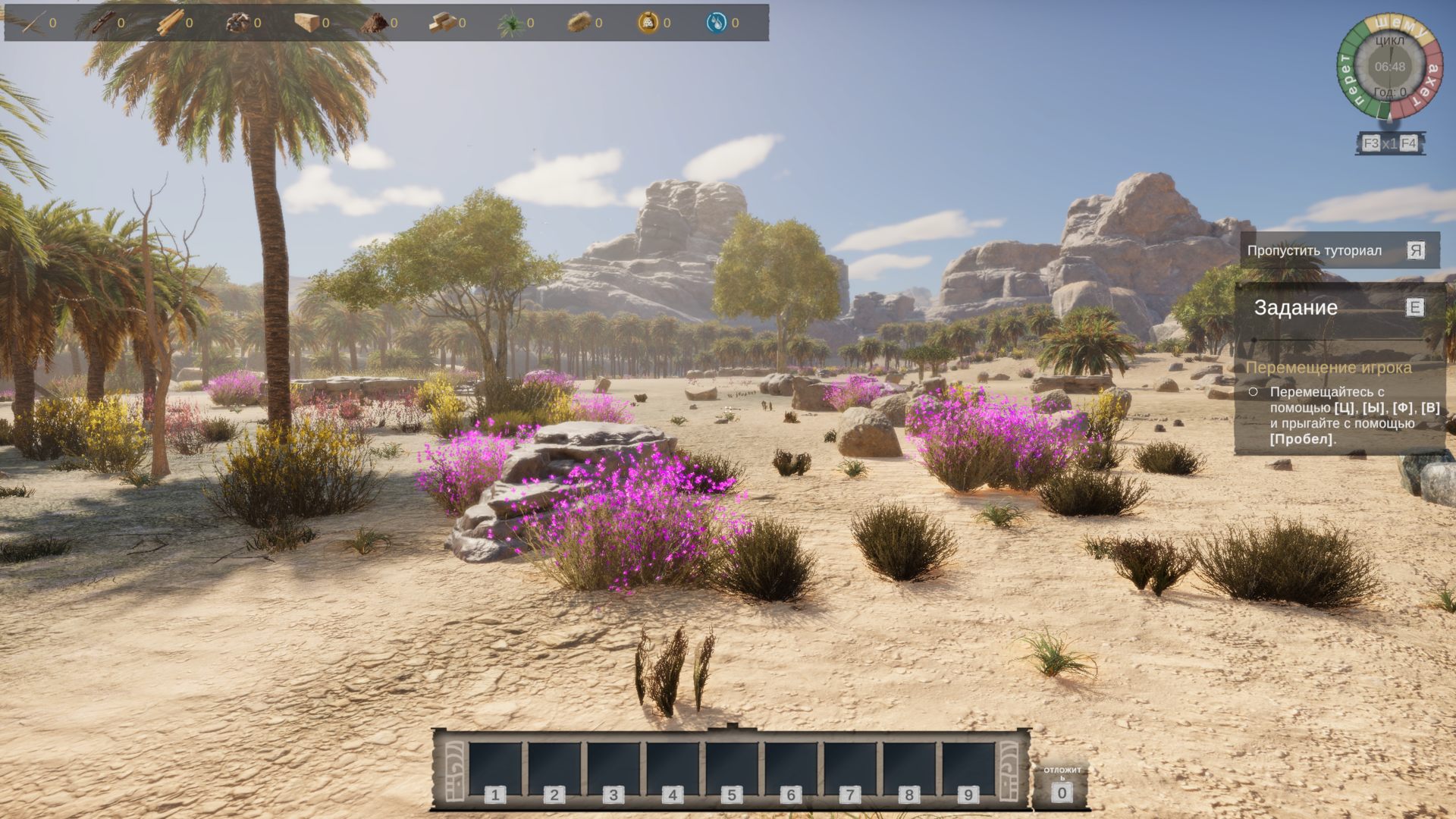Image resolution: width=1456 pixels, height=819 pixels.
Task: Click the mud bricks resource icon
Action: [x=441, y=23]
